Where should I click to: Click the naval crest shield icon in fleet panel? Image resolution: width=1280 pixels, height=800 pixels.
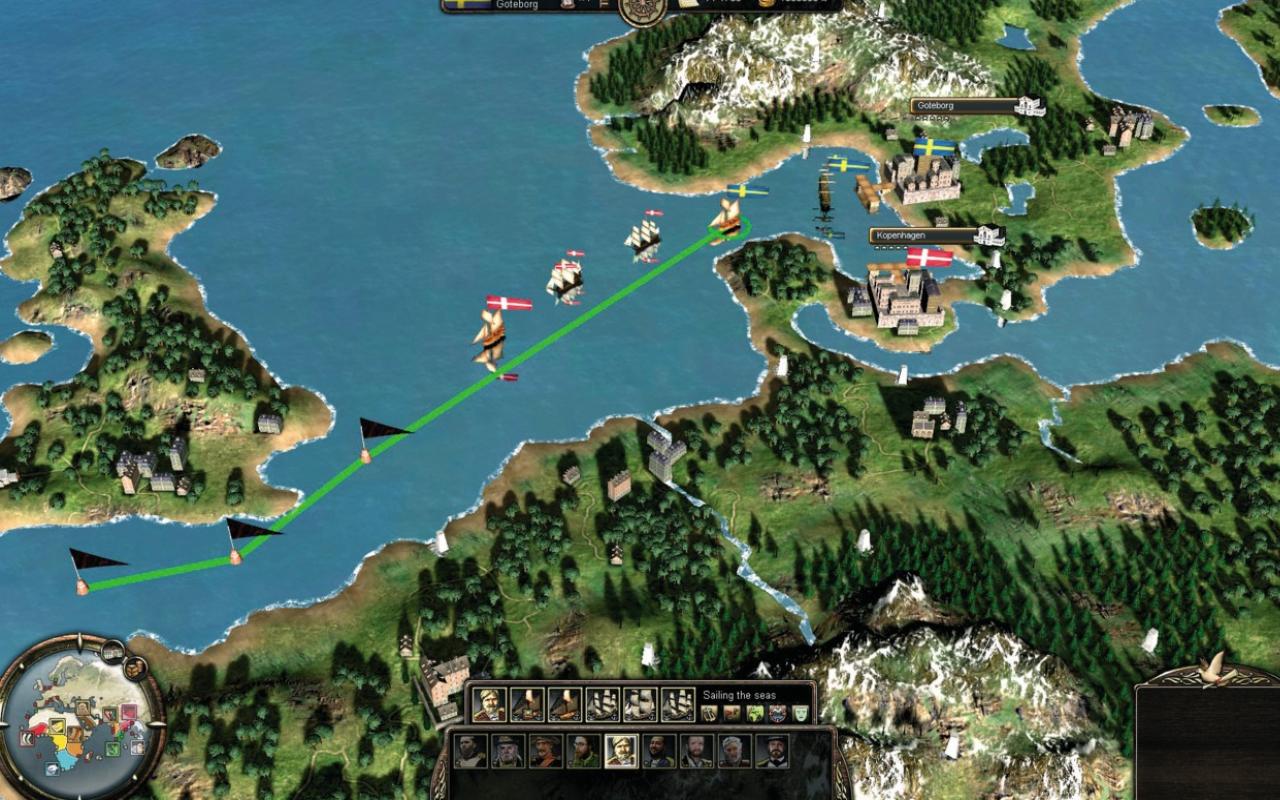[x=775, y=712]
